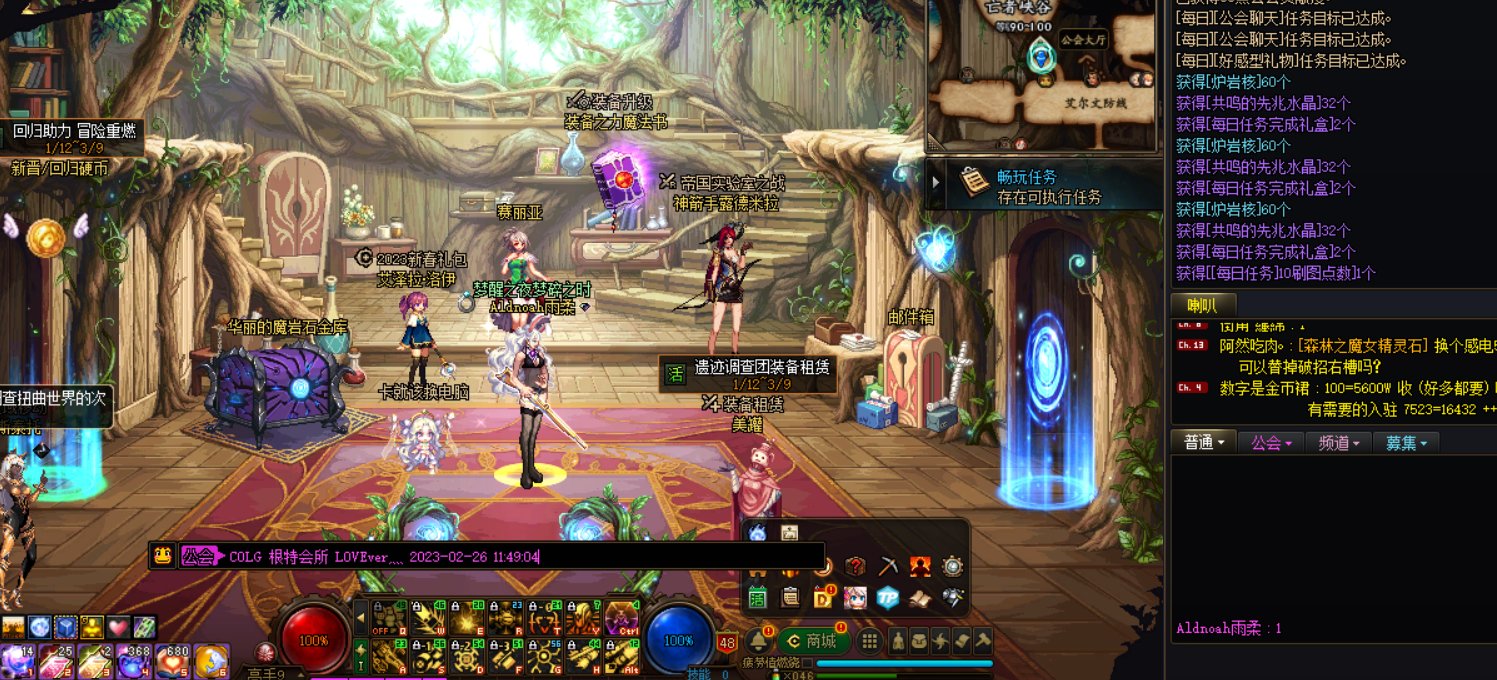1497x680 pixels.
Task: Click the notification bell icon
Action: pyautogui.click(x=758, y=641)
